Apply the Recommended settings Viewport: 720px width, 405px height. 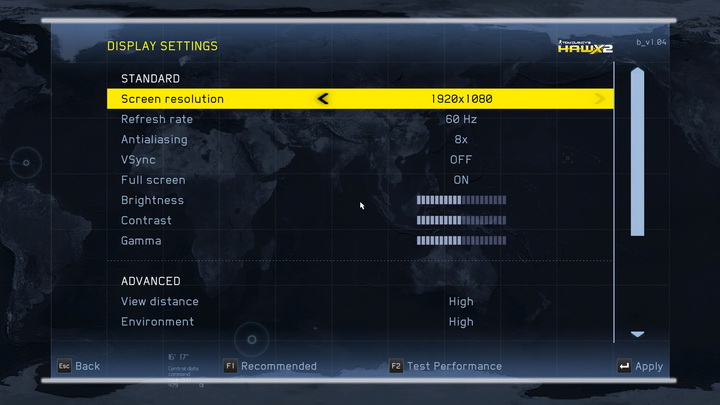click(270, 366)
